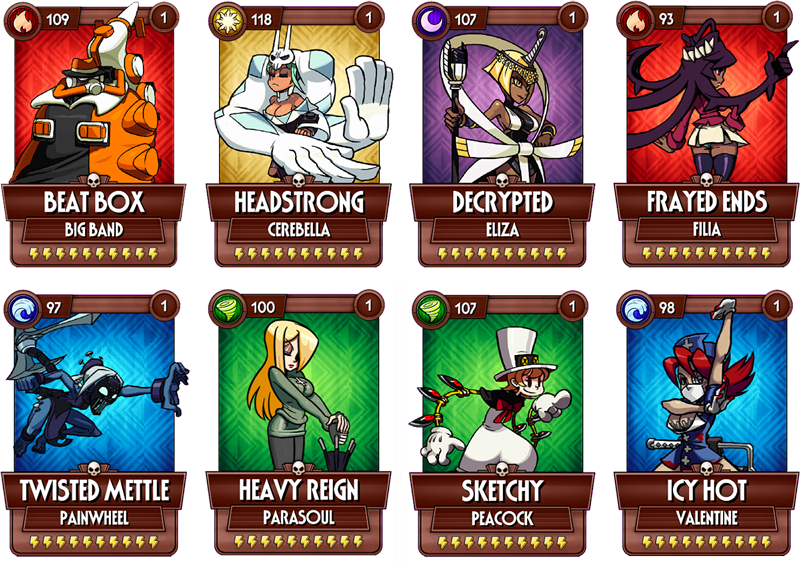Pick the Decrypted Eliza card
The height and width of the screenshot is (568, 800).
504,135
